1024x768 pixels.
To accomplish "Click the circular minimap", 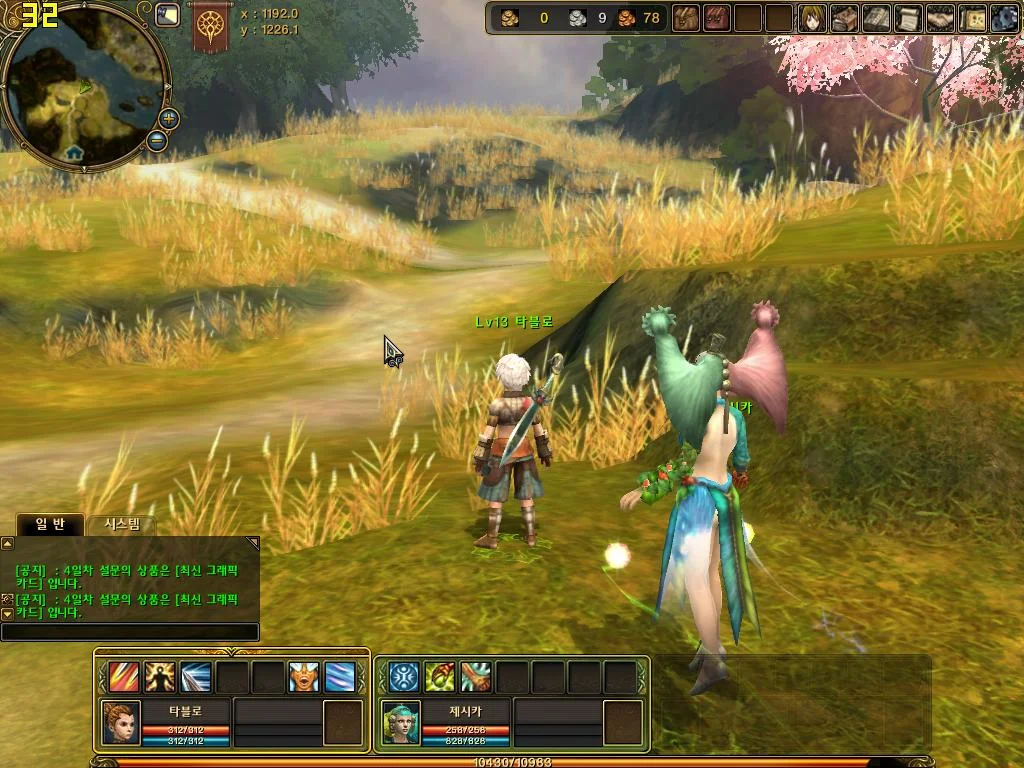I will [84, 86].
